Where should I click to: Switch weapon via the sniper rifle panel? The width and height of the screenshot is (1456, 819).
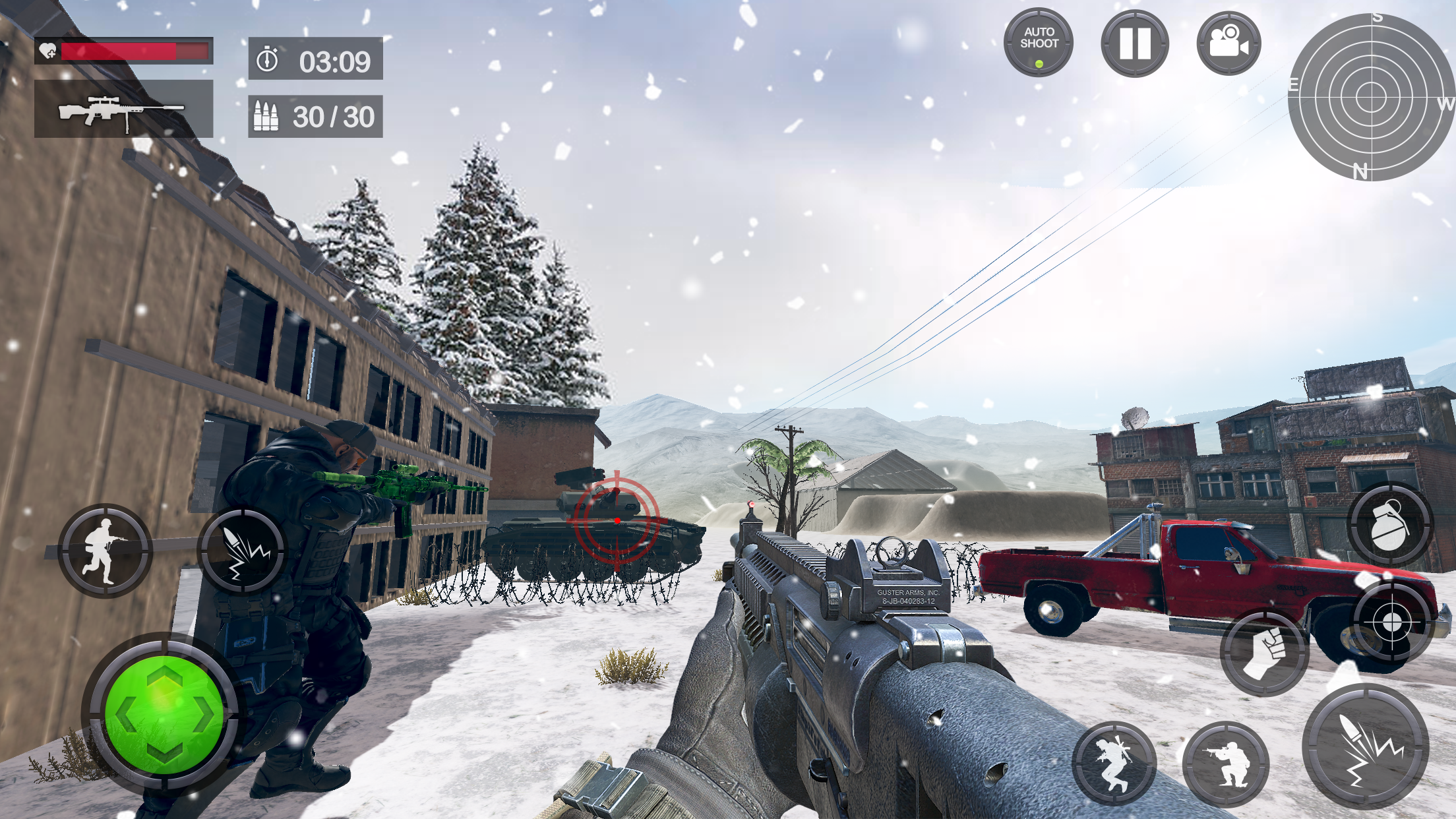point(123,109)
